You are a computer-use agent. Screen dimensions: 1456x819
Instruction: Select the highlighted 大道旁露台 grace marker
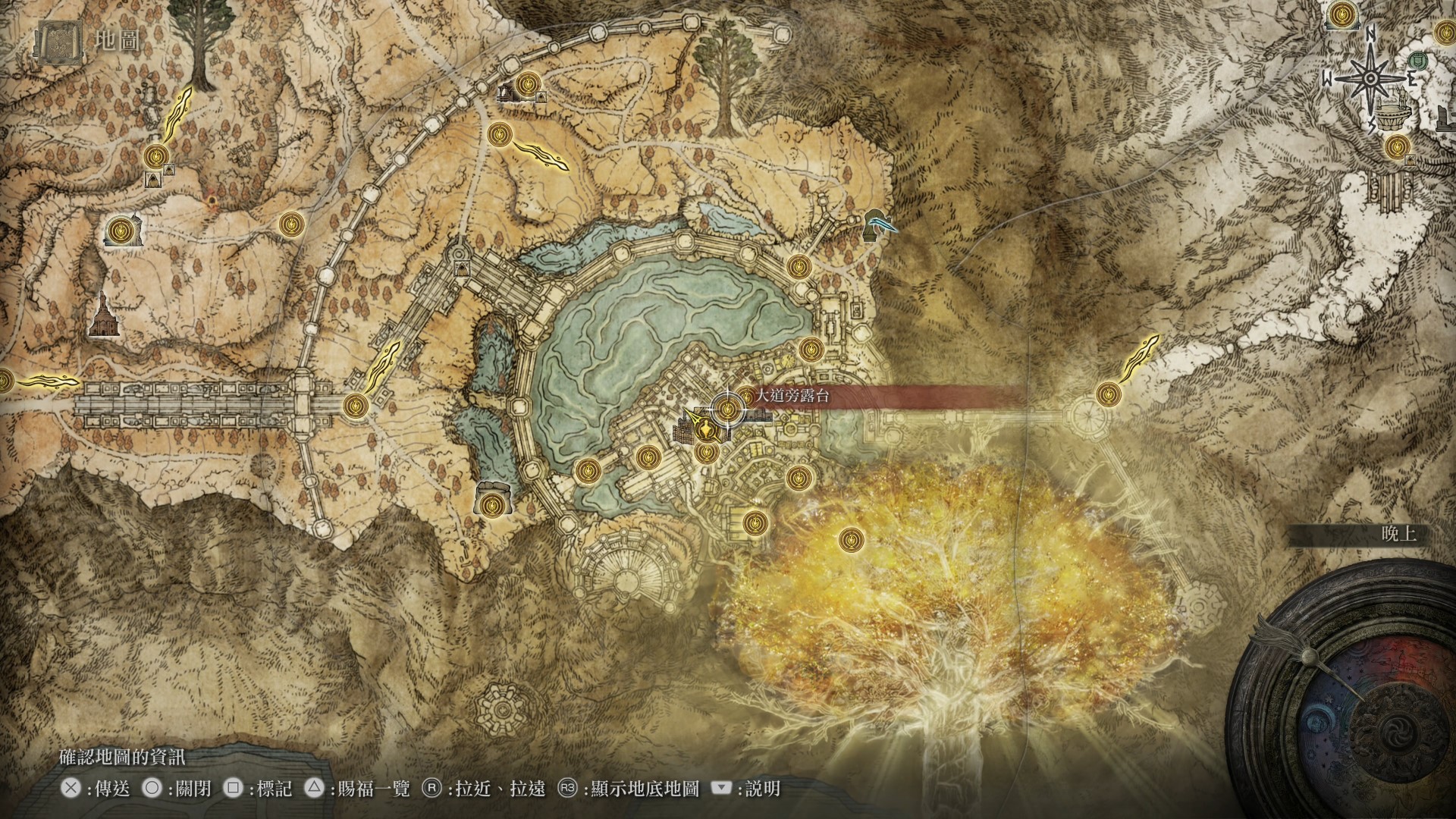click(x=727, y=411)
